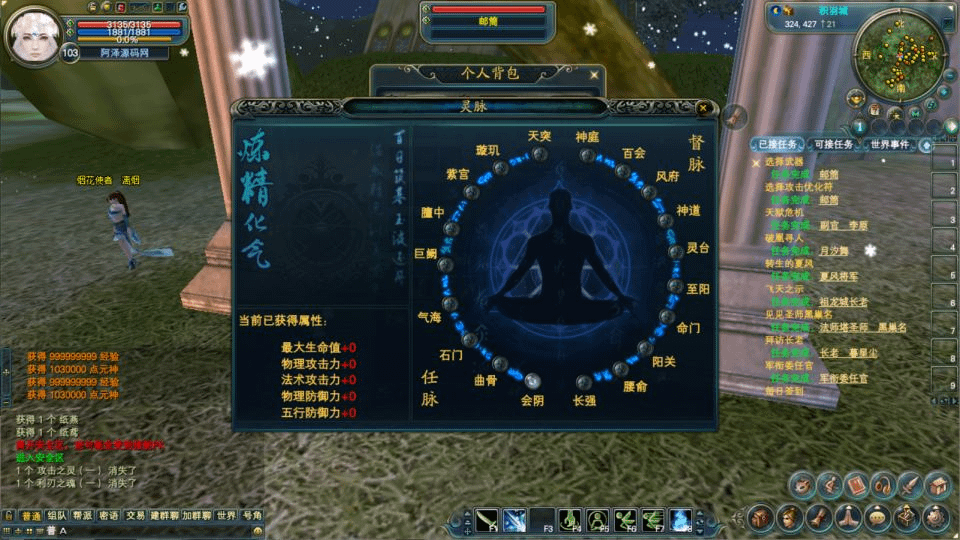Open the treasure chest bag icon
The height and width of the screenshot is (540, 960).
(936, 486)
